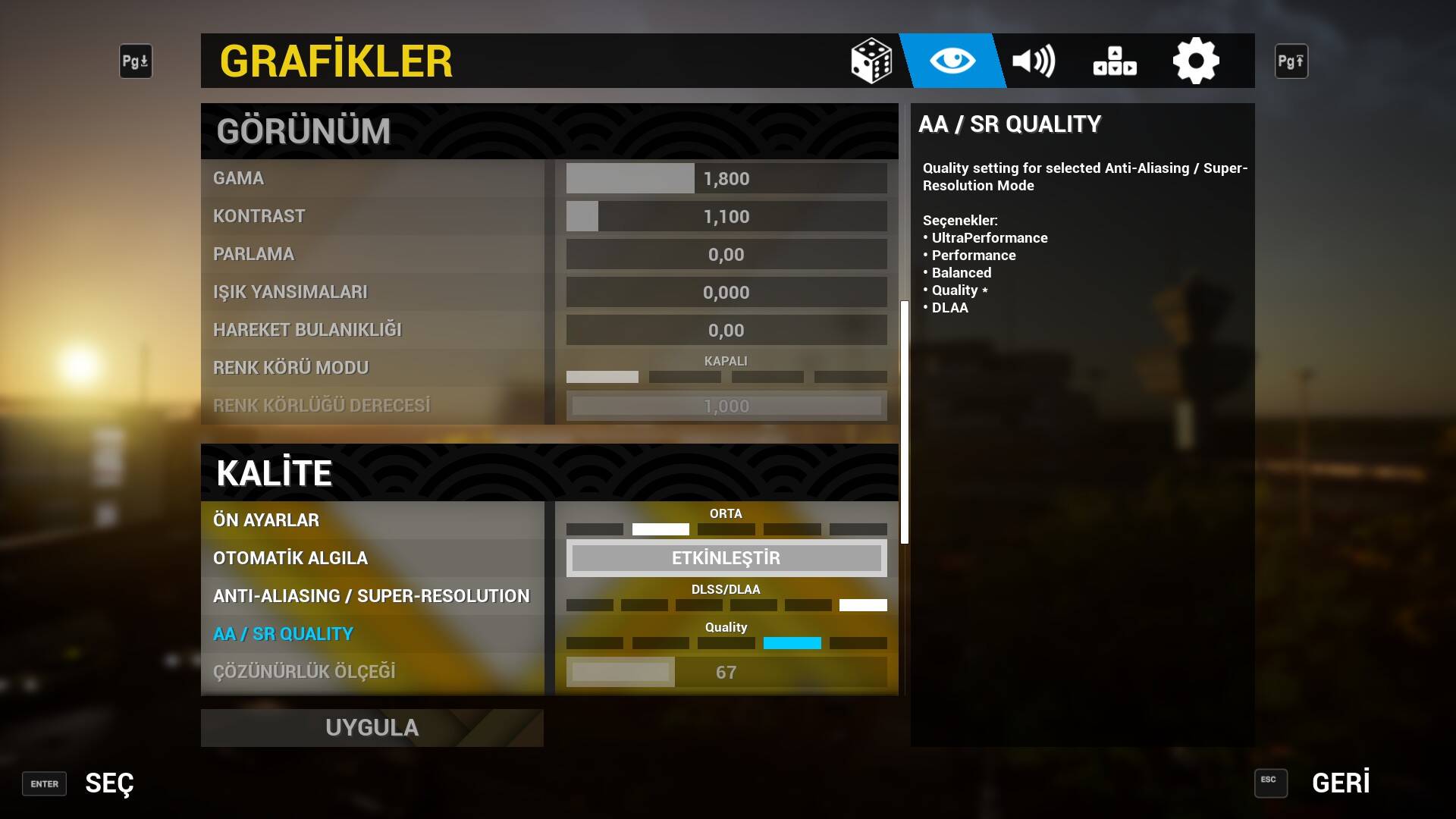
Task: Go back using the Geri button
Action: (x=1340, y=783)
